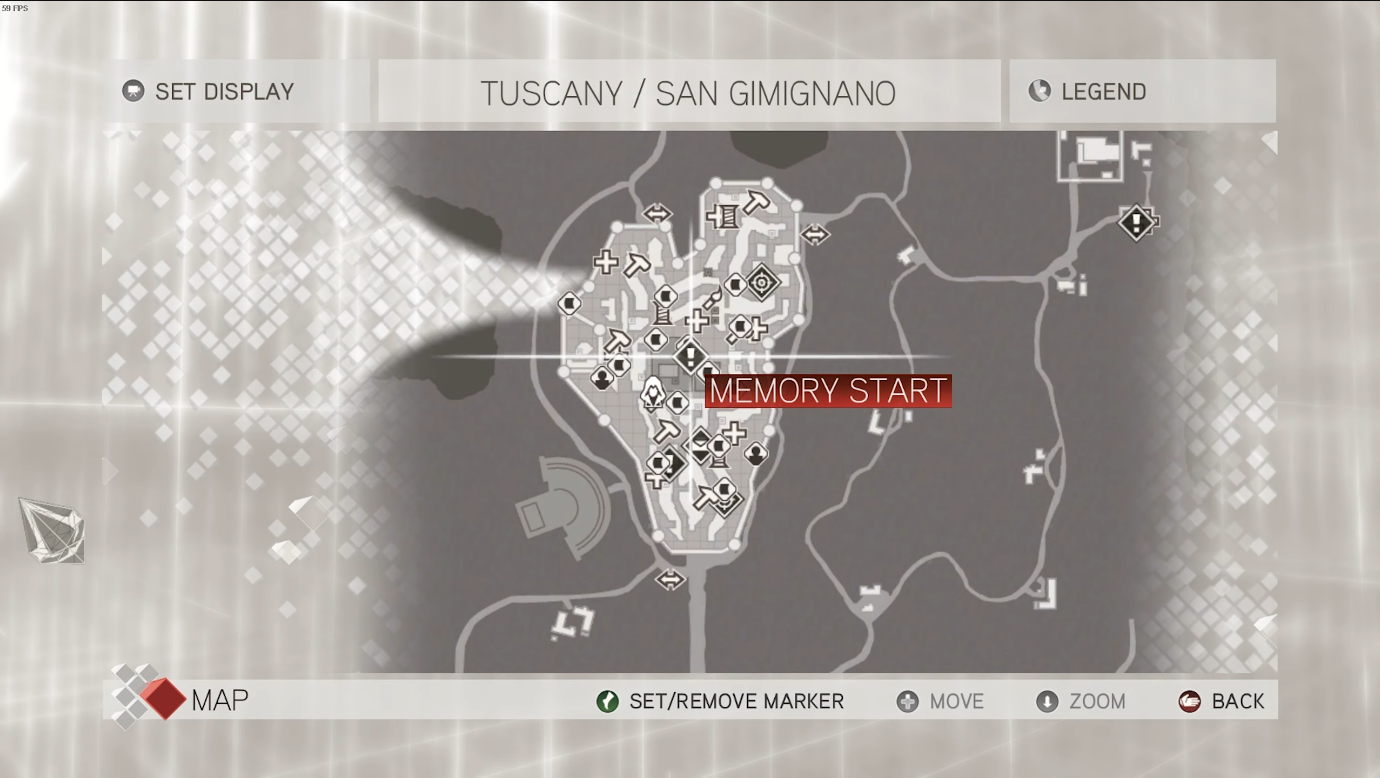Select the Memory Start exclamation marker in town
The height and width of the screenshot is (778, 1380).
[x=690, y=355]
